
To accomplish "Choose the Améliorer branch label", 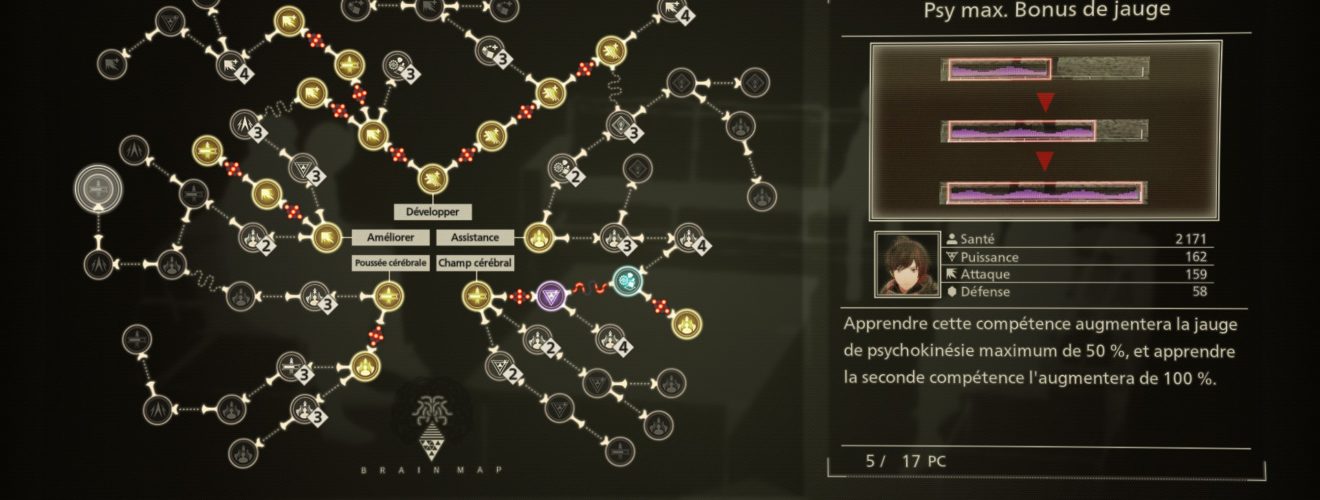I will click(390, 238).
